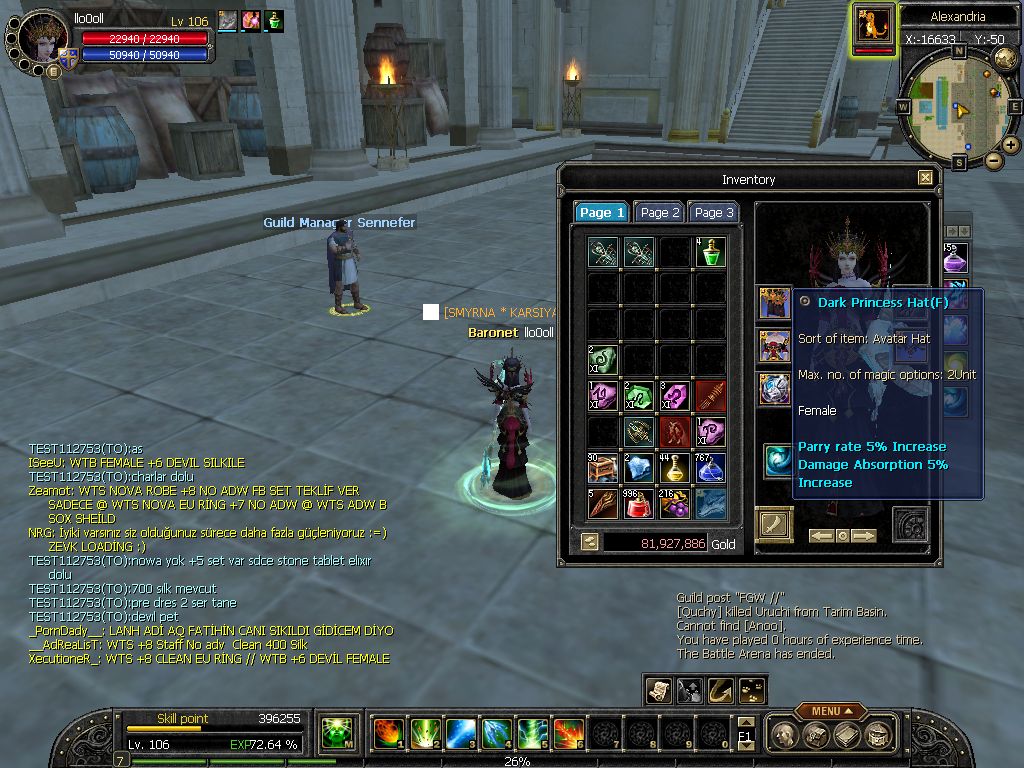The width and height of the screenshot is (1024, 768).
Task: Expand the MENU button on bottom bar
Action: point(830,711)
